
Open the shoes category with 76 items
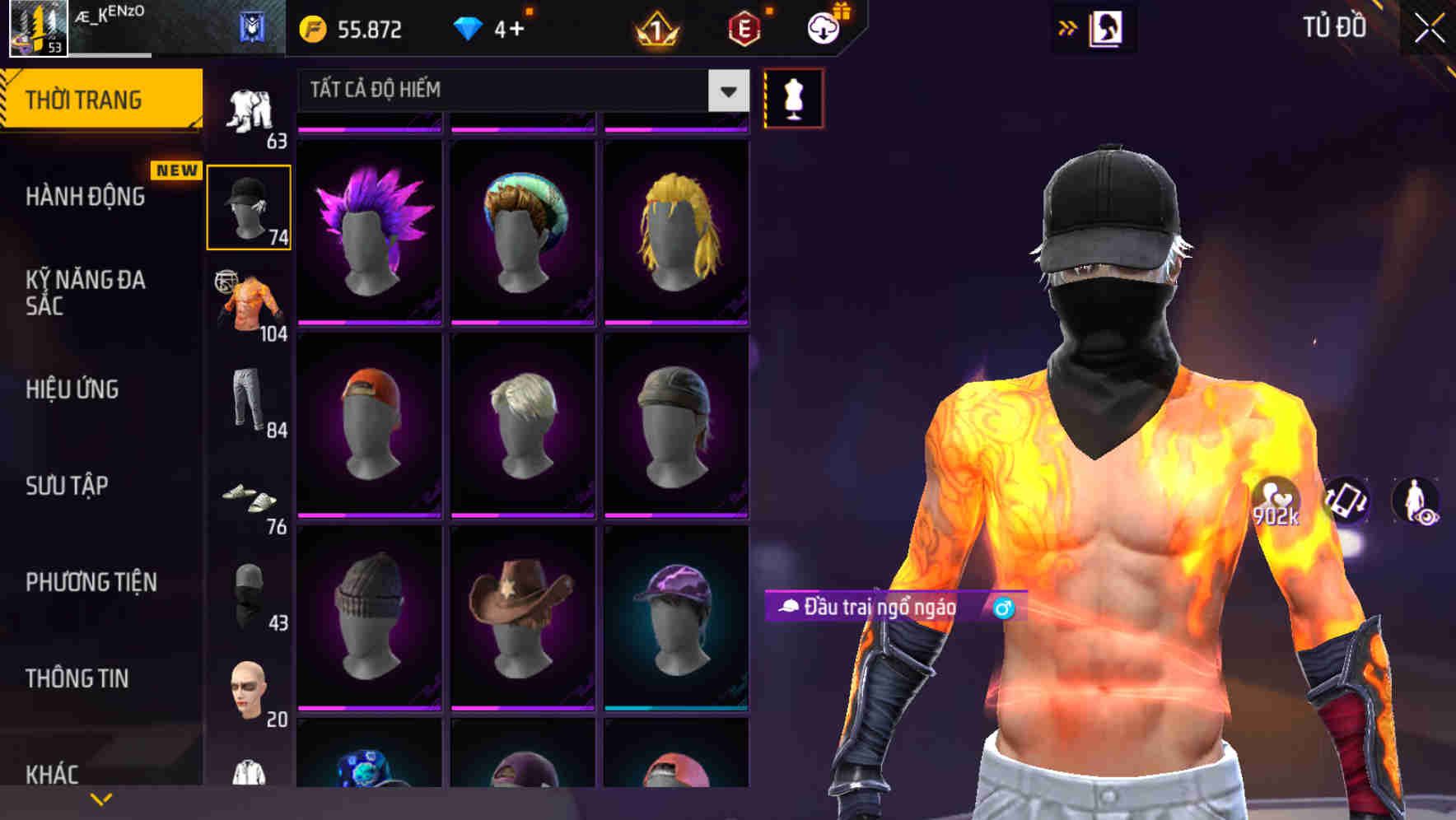point(248,498)
